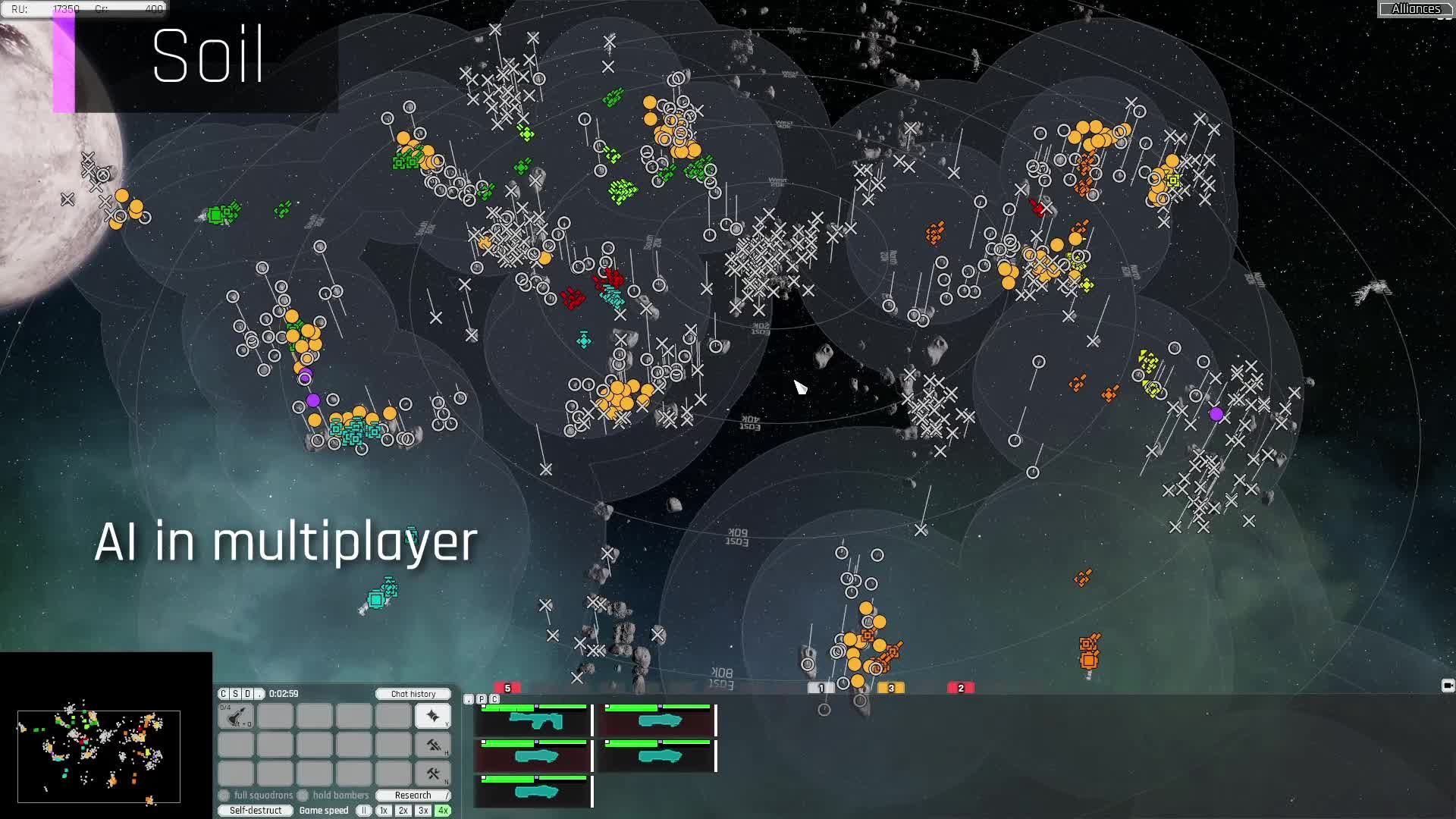Click on the minimap

99,756
